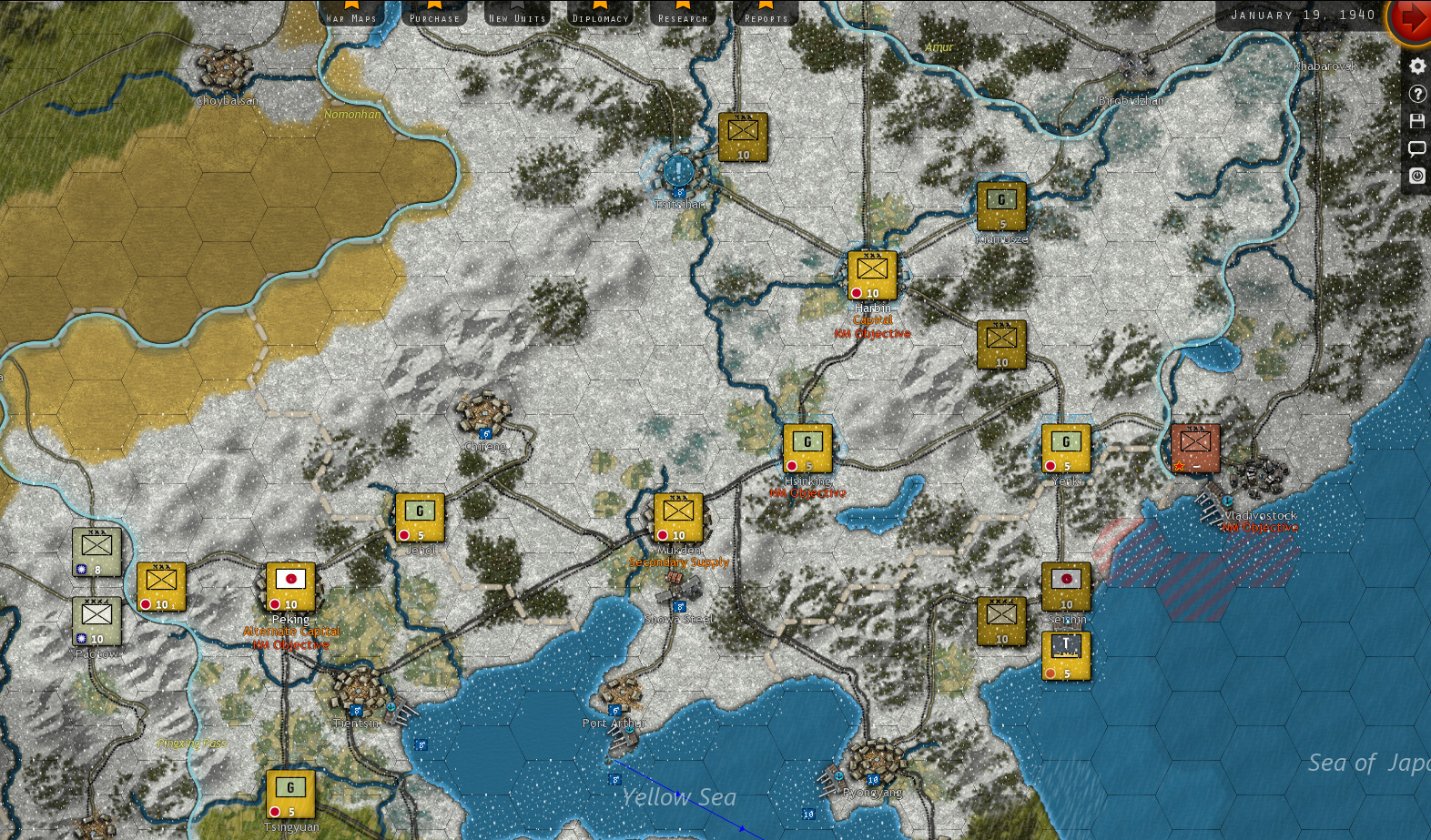This screenshot has height=840, width=1431.
Task: Select the red Soviet corps near Vladivostock
Action: point(1193,446)
